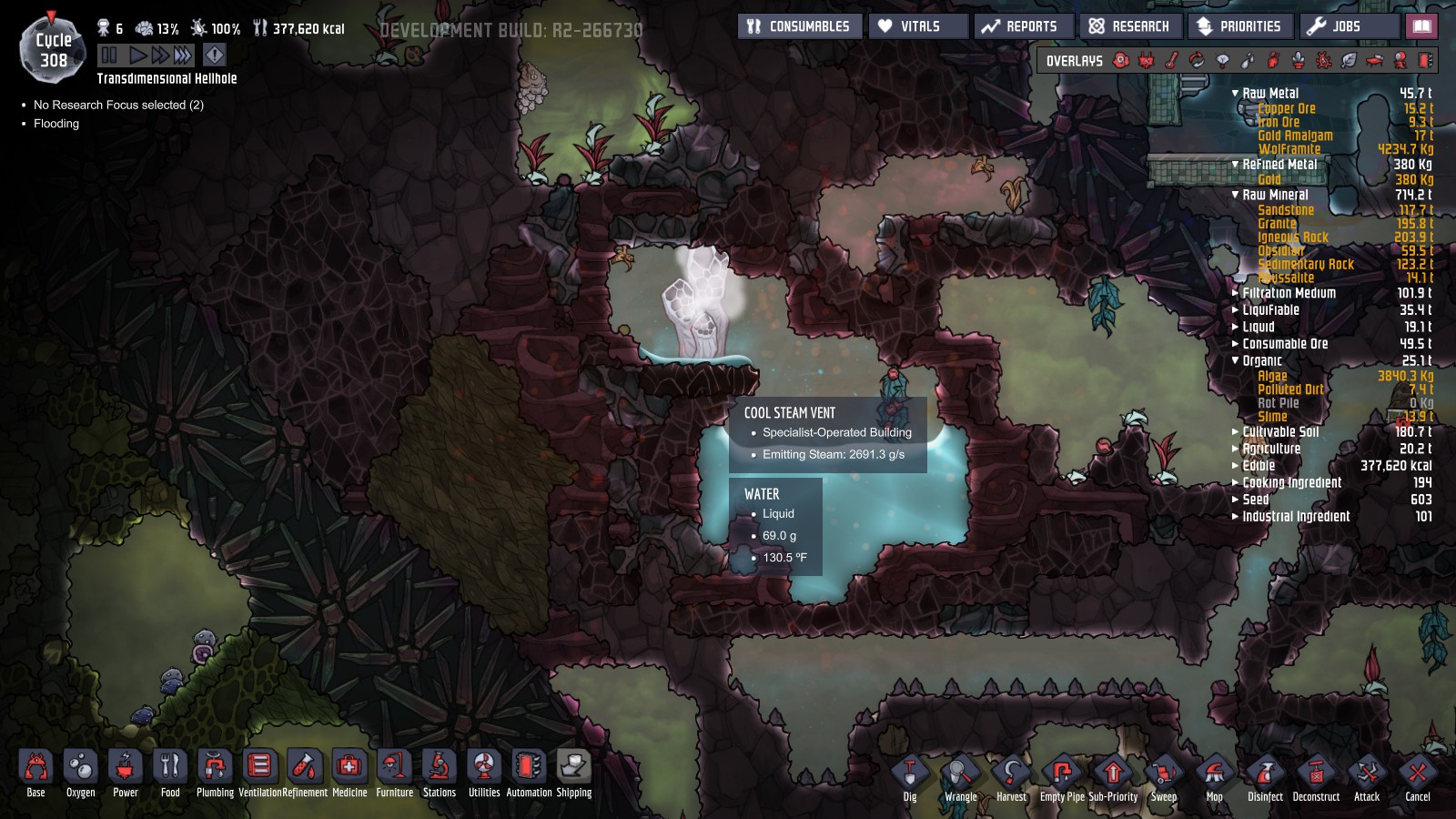Open the Consumables screen

point(798,26)
